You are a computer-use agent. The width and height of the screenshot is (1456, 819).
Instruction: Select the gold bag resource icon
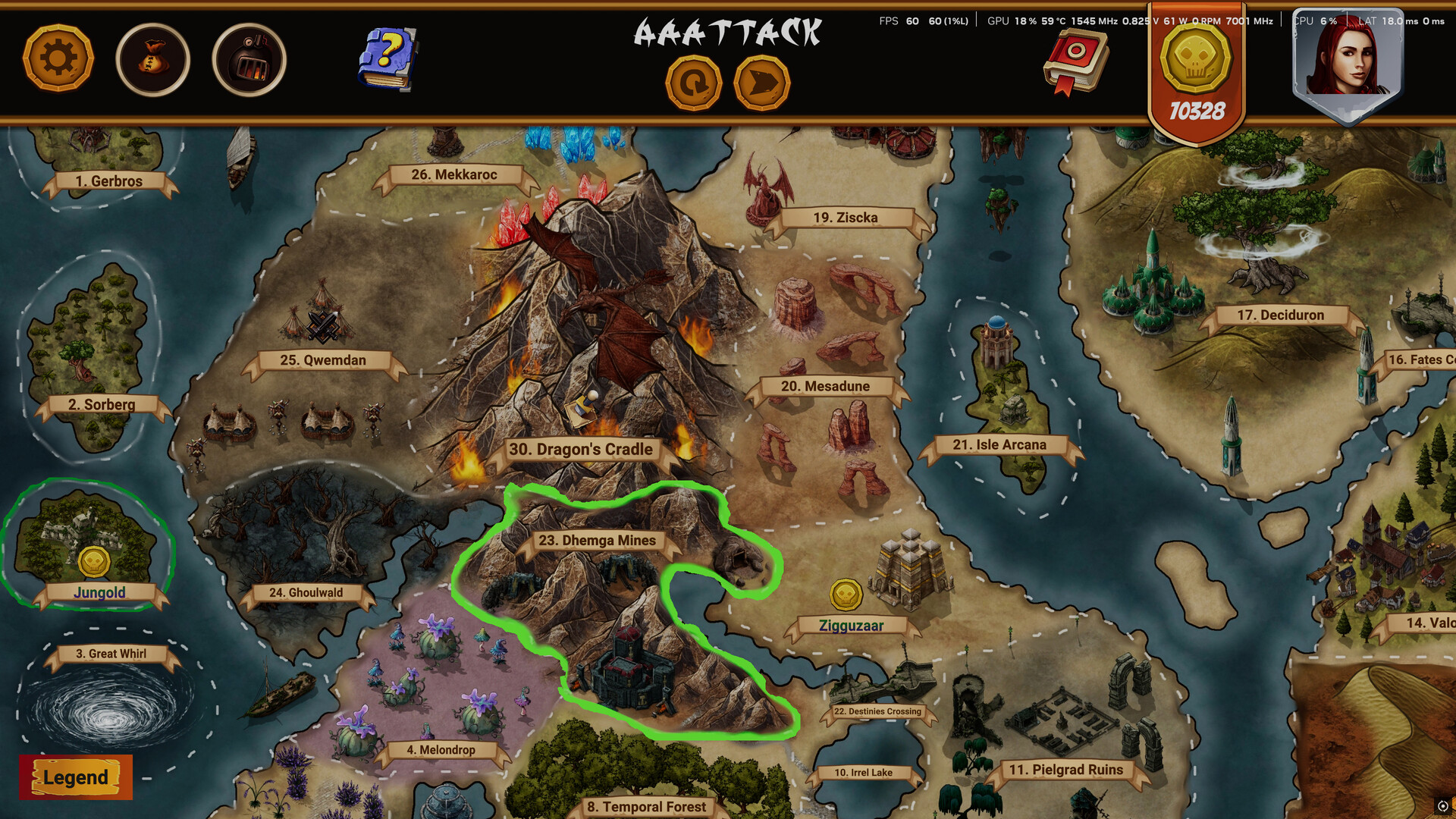154,59
